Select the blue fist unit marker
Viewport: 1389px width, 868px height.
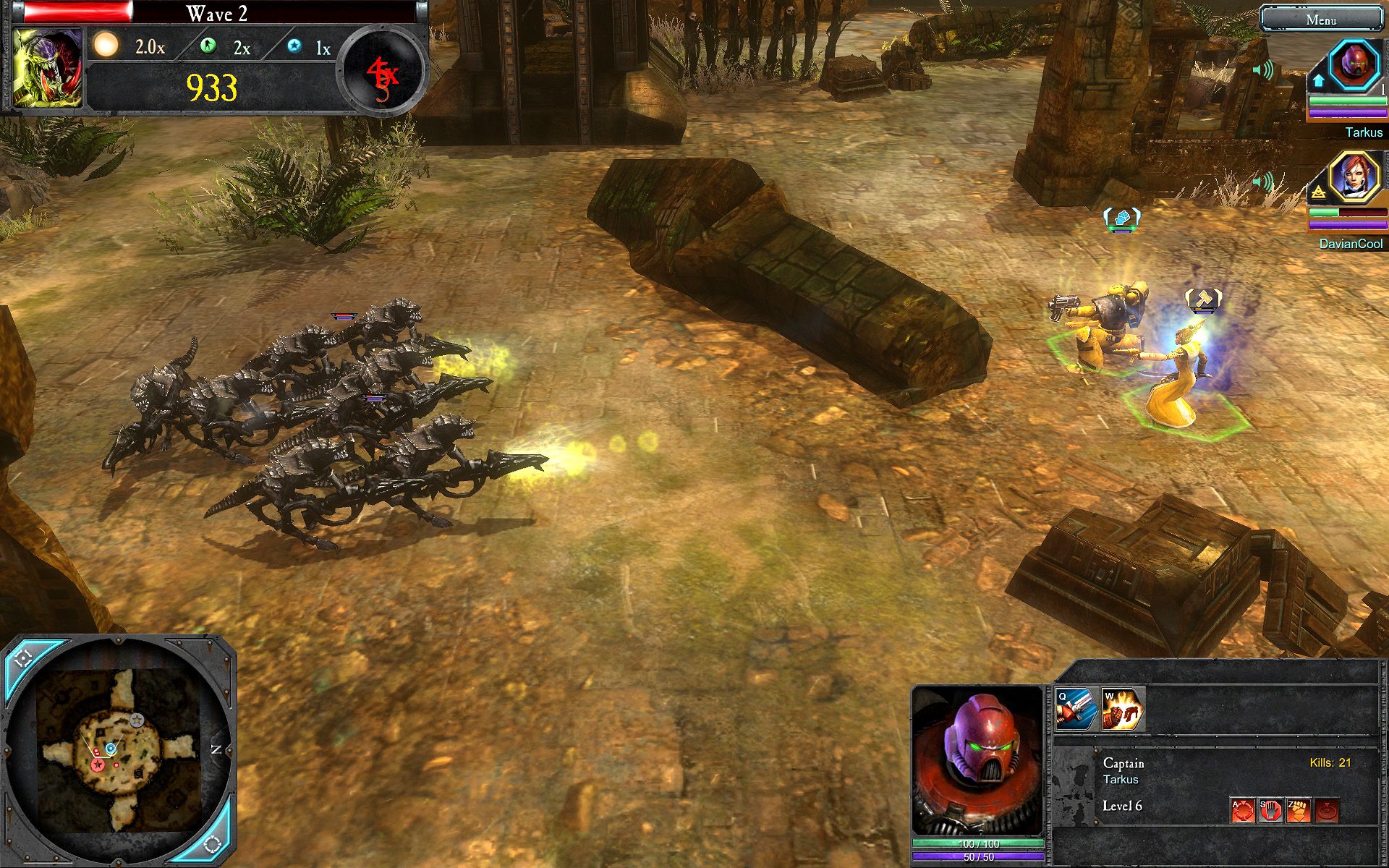coord(1121,217)
